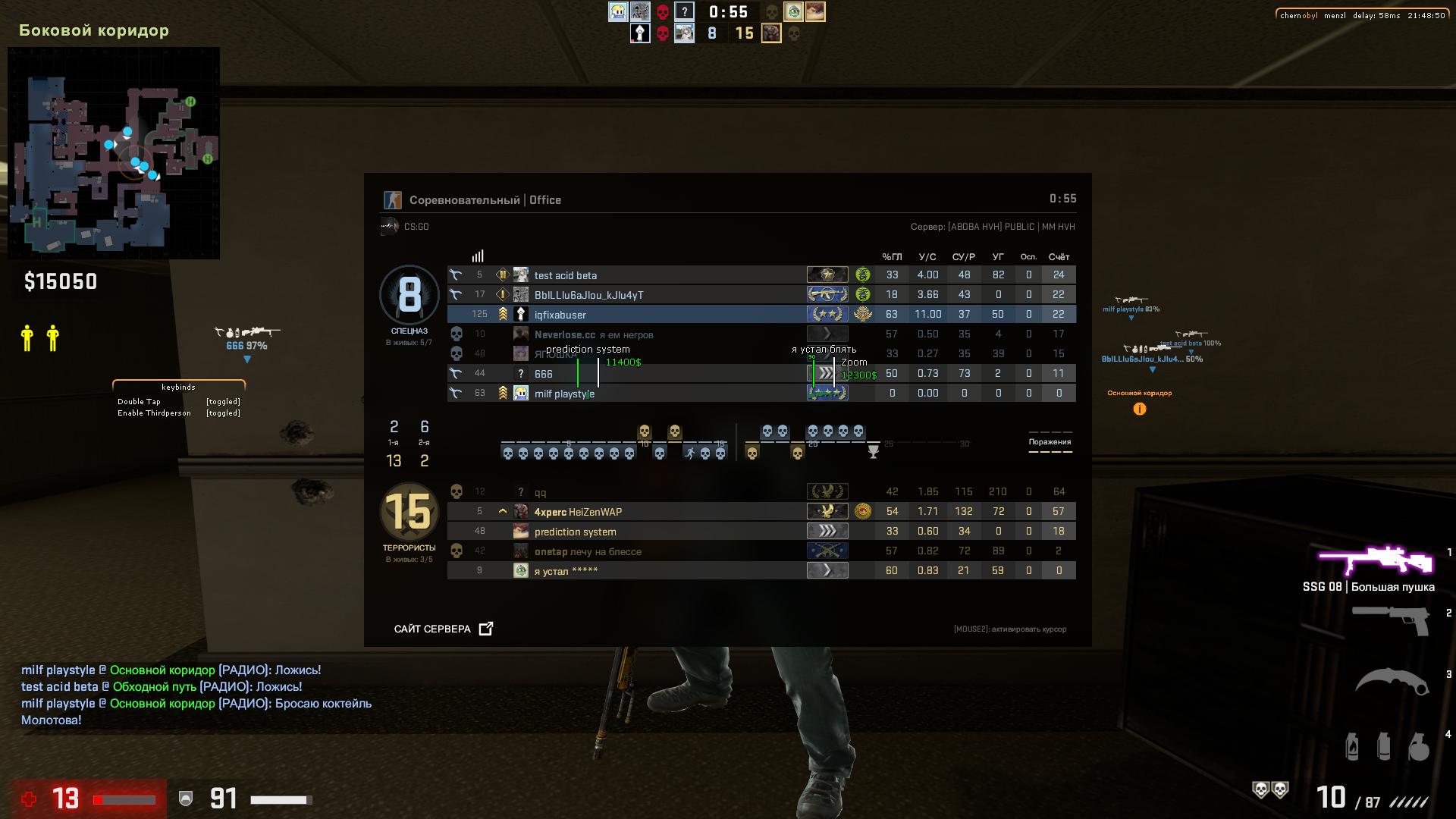This screenshot has height=819, width=1456.
Task: Click the dropdown arrow under 666 97%
Action: point(246,359)
